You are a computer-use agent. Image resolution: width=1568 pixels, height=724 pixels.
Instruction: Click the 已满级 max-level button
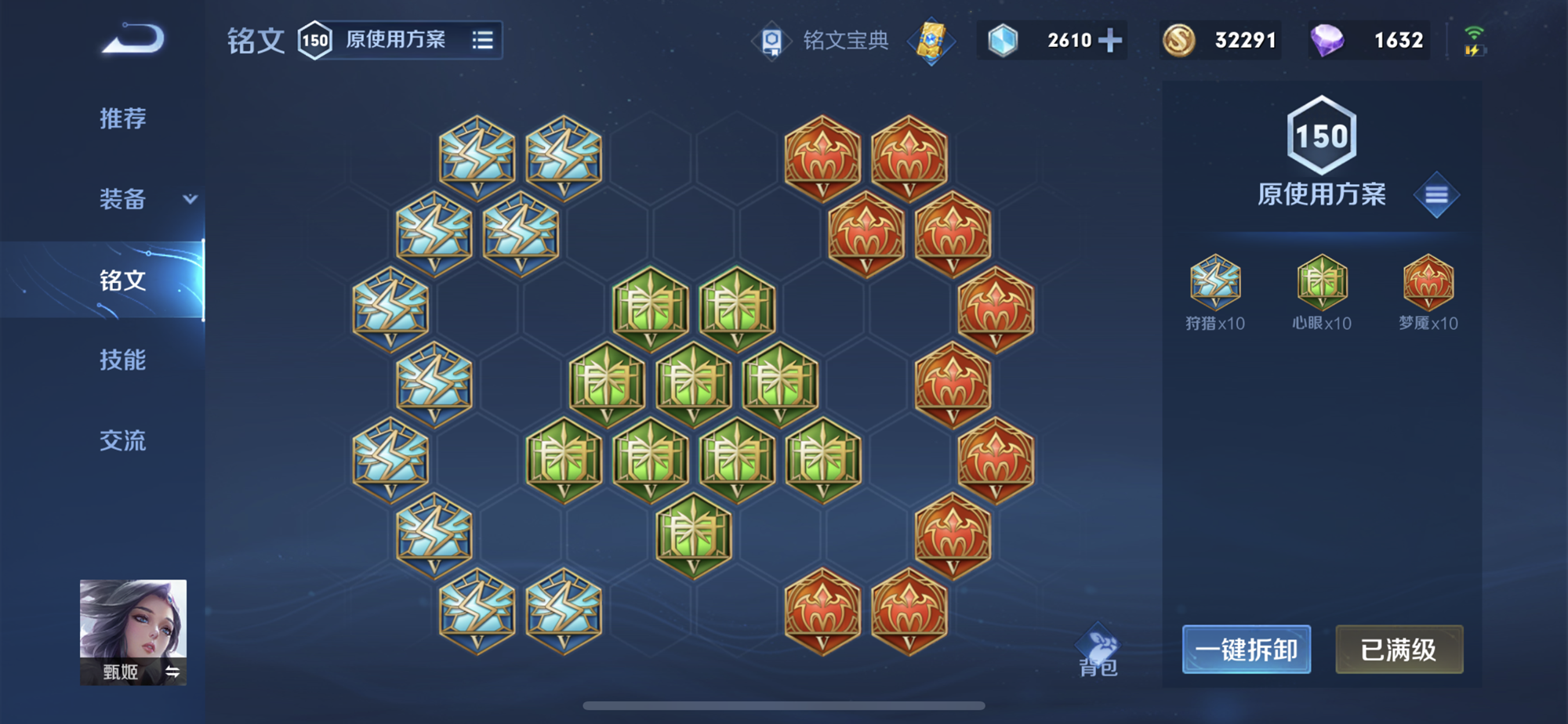pyautogui.click(x=1399, y=650)
